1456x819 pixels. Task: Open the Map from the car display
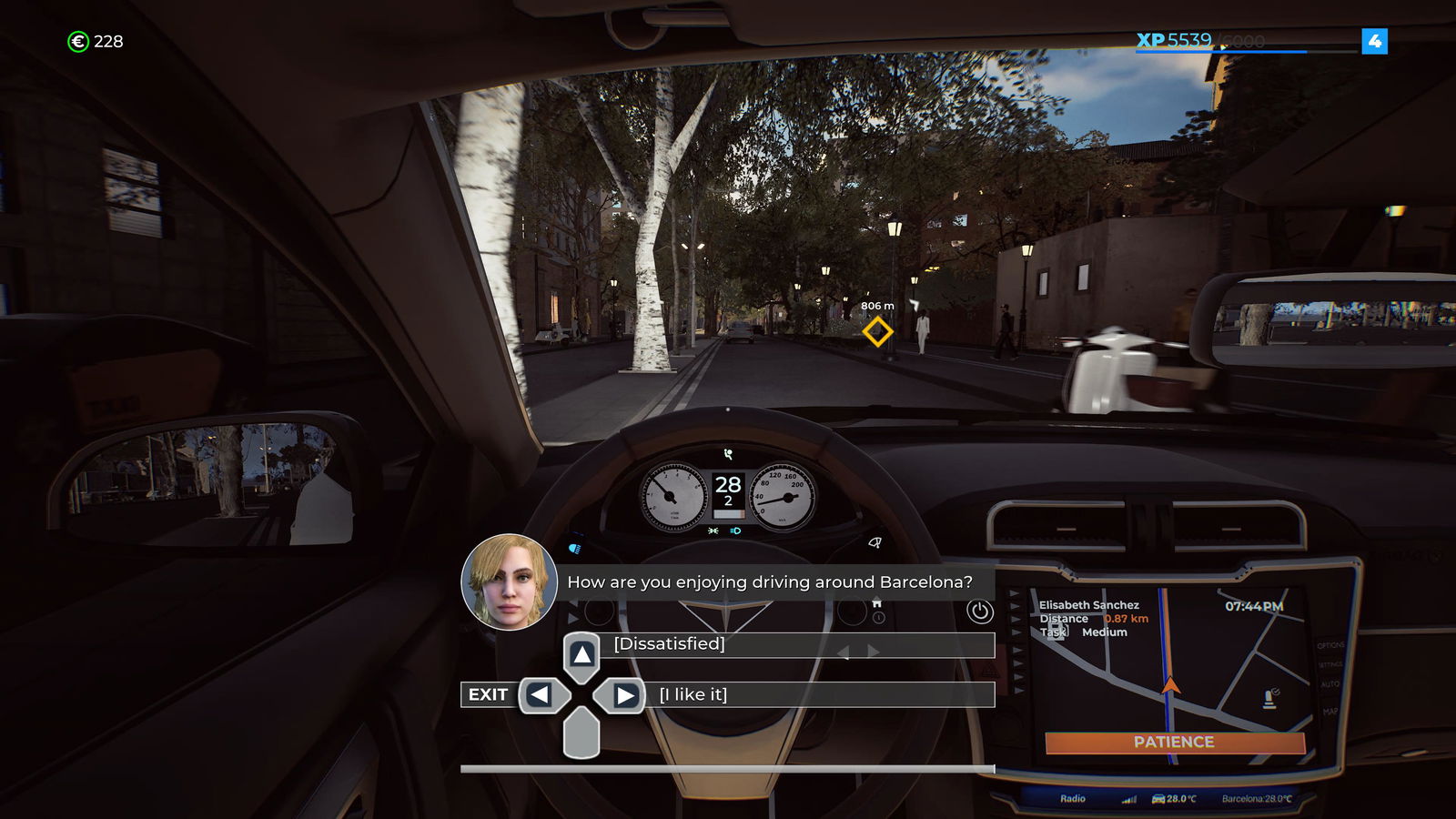1330,711
